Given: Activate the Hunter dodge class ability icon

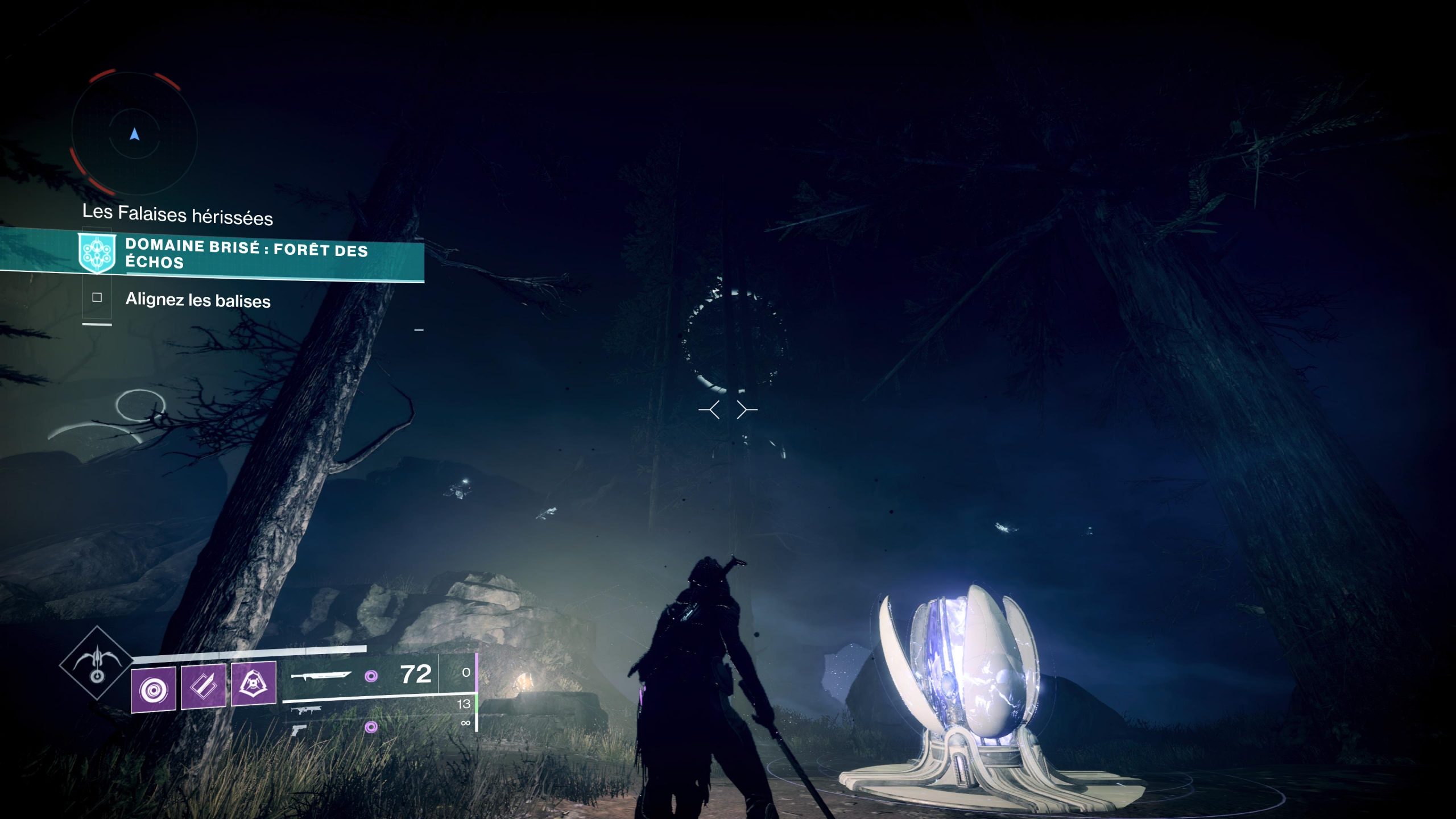Looking at the screenshot, I should click(x=254, y=682).
